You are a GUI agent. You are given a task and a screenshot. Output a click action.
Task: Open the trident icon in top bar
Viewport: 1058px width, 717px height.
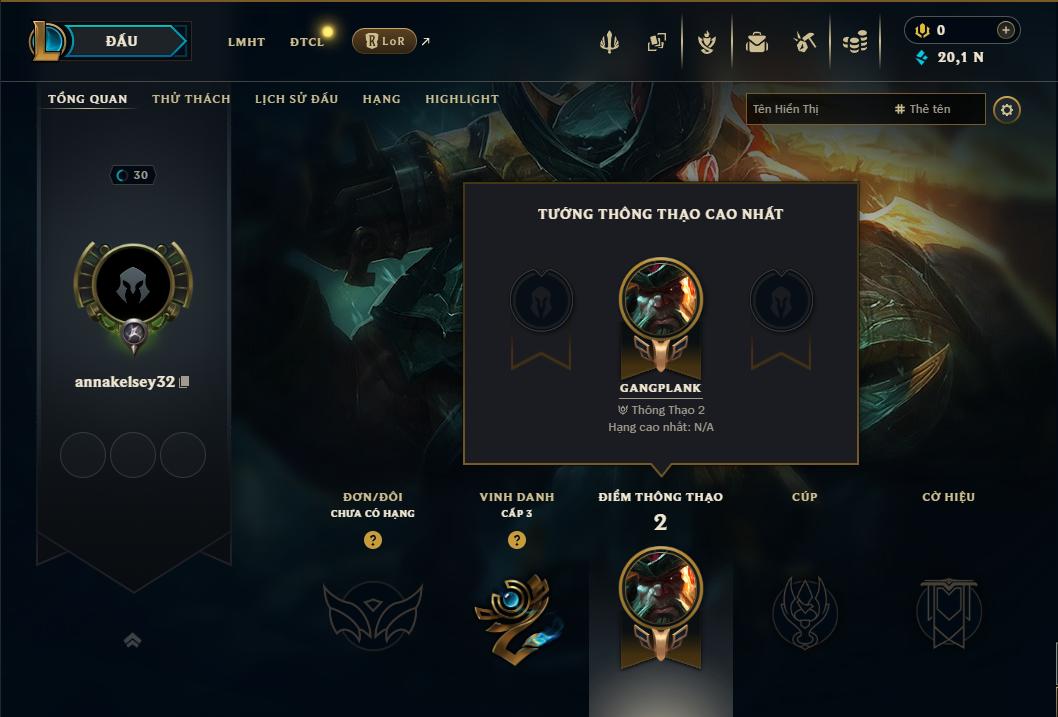[609, 42]
